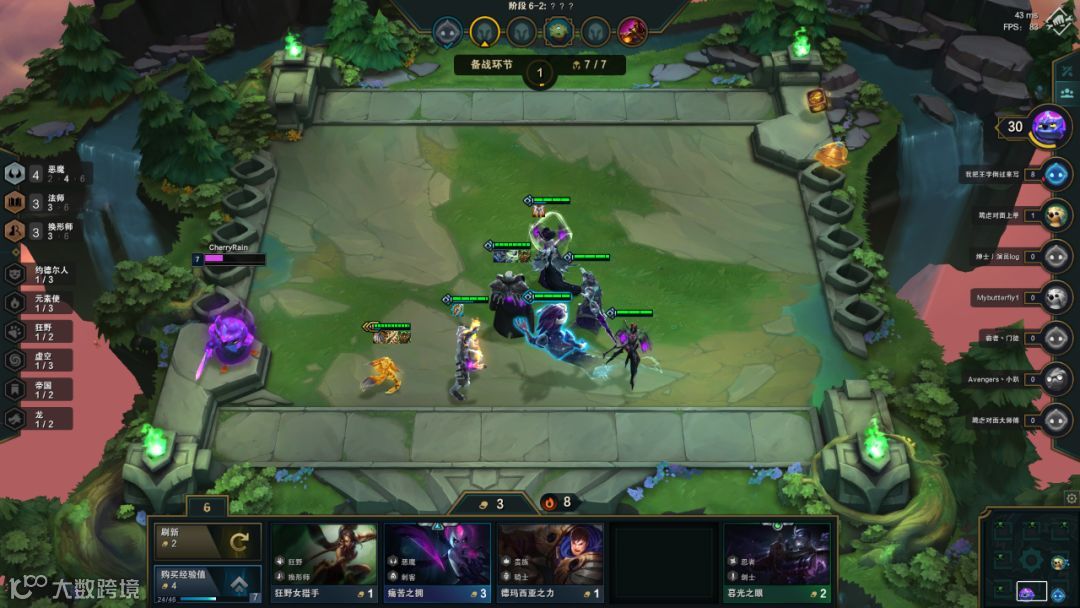Show the 约德尔人 trait details
The image size is (1080, 608).
coord(40,273)
